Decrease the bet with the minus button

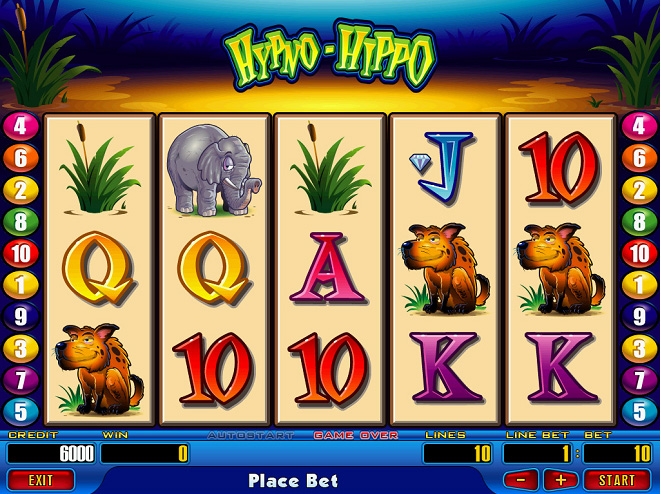pyautogui.click(x=521, y=480)
